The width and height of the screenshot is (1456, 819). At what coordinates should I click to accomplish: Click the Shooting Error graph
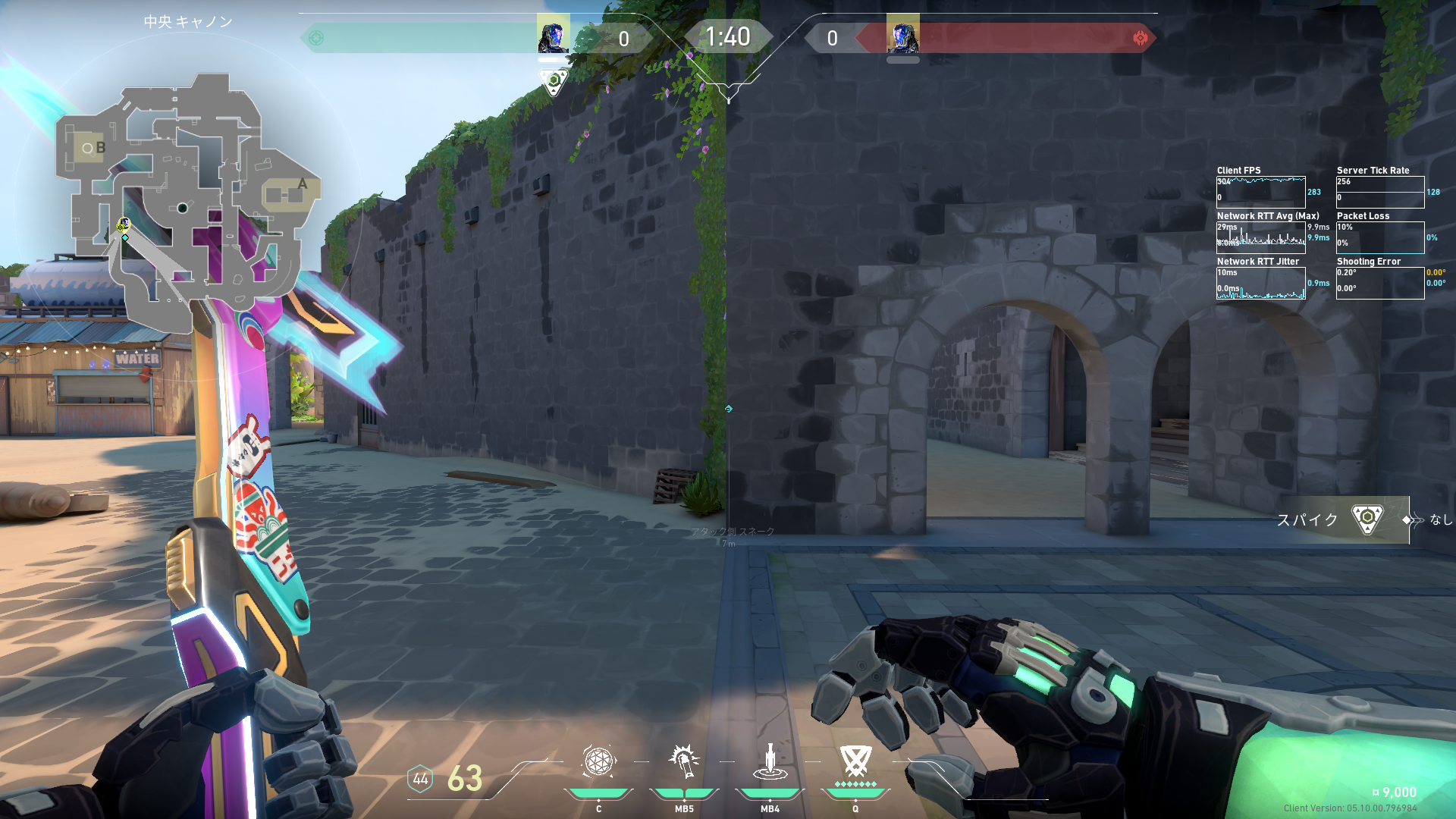point(1379,283)
